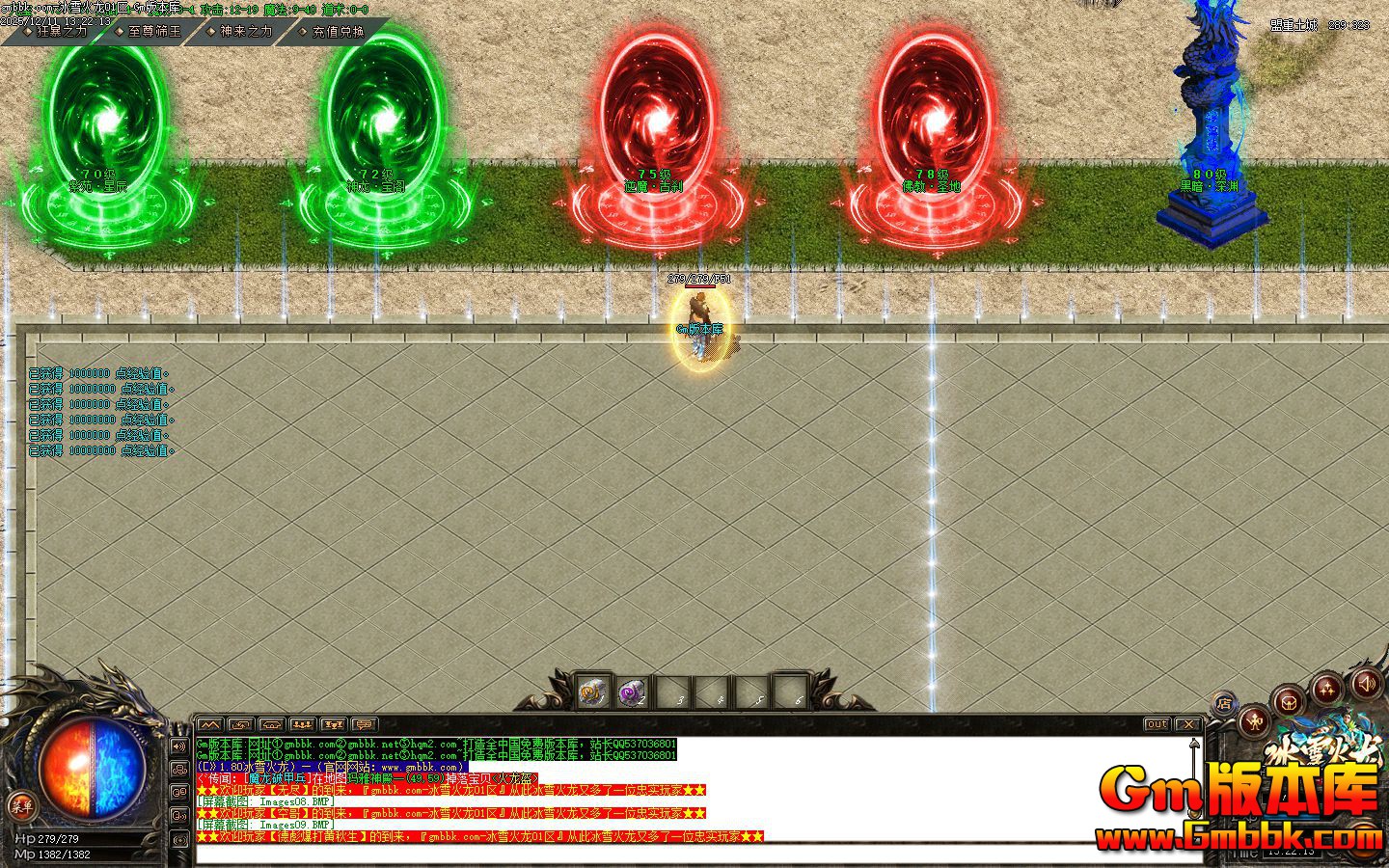Open the character deal icon bottom-right
The width and height of the screenshot is (1389, 868).
point(1254,721)
